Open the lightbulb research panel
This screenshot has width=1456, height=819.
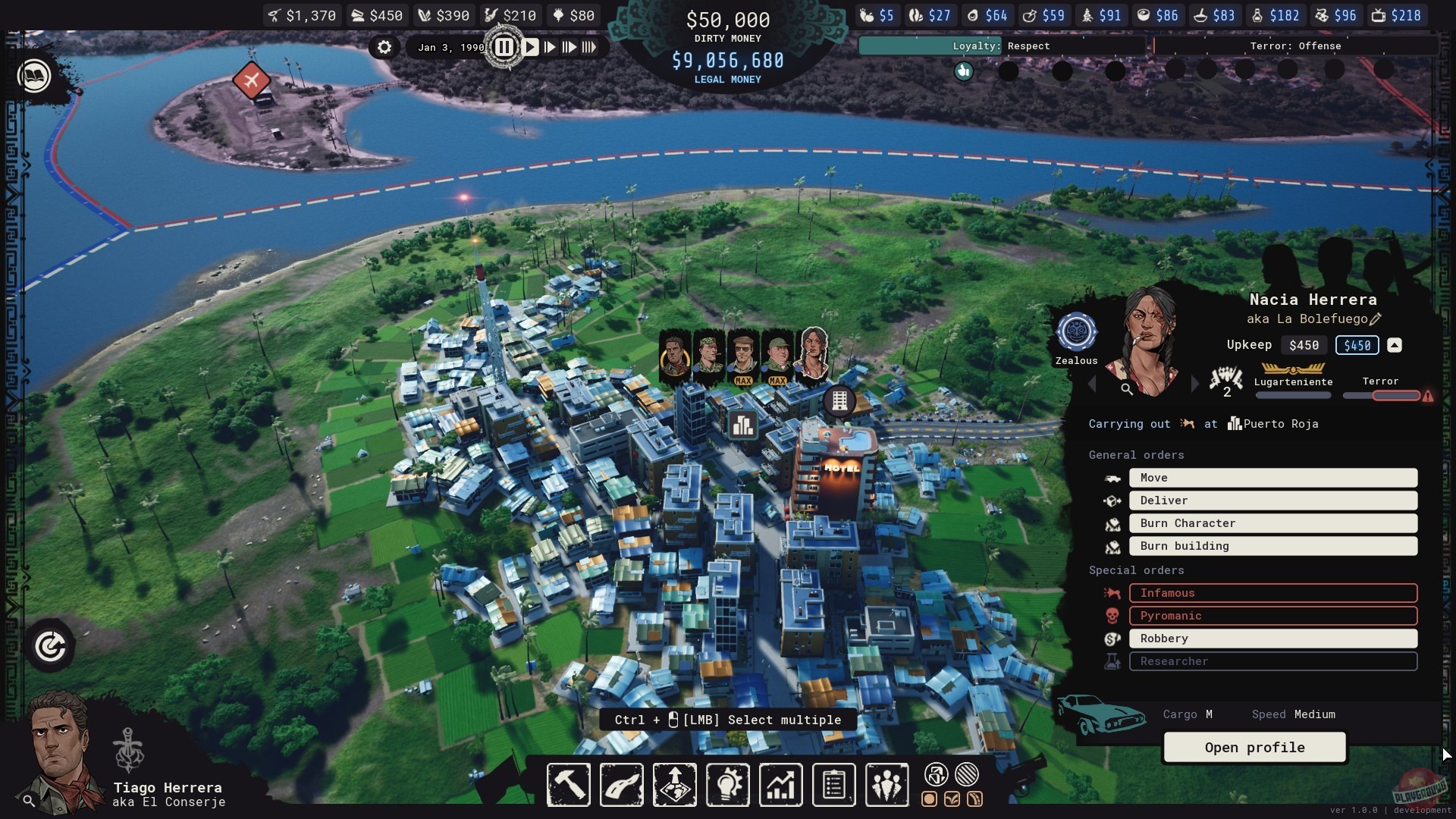[x=727, y=785]
